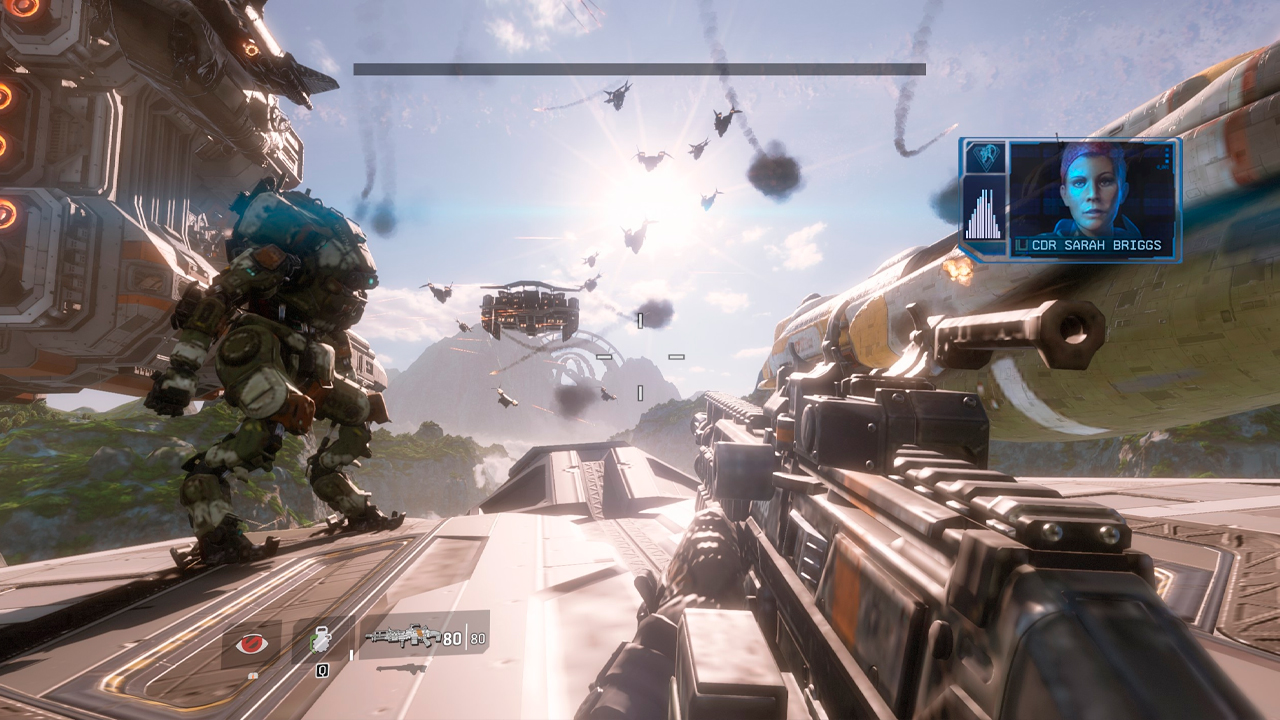1280x720 pixels.
Task: Click the electric smoke grenade icon
Action: pos(320,639)
